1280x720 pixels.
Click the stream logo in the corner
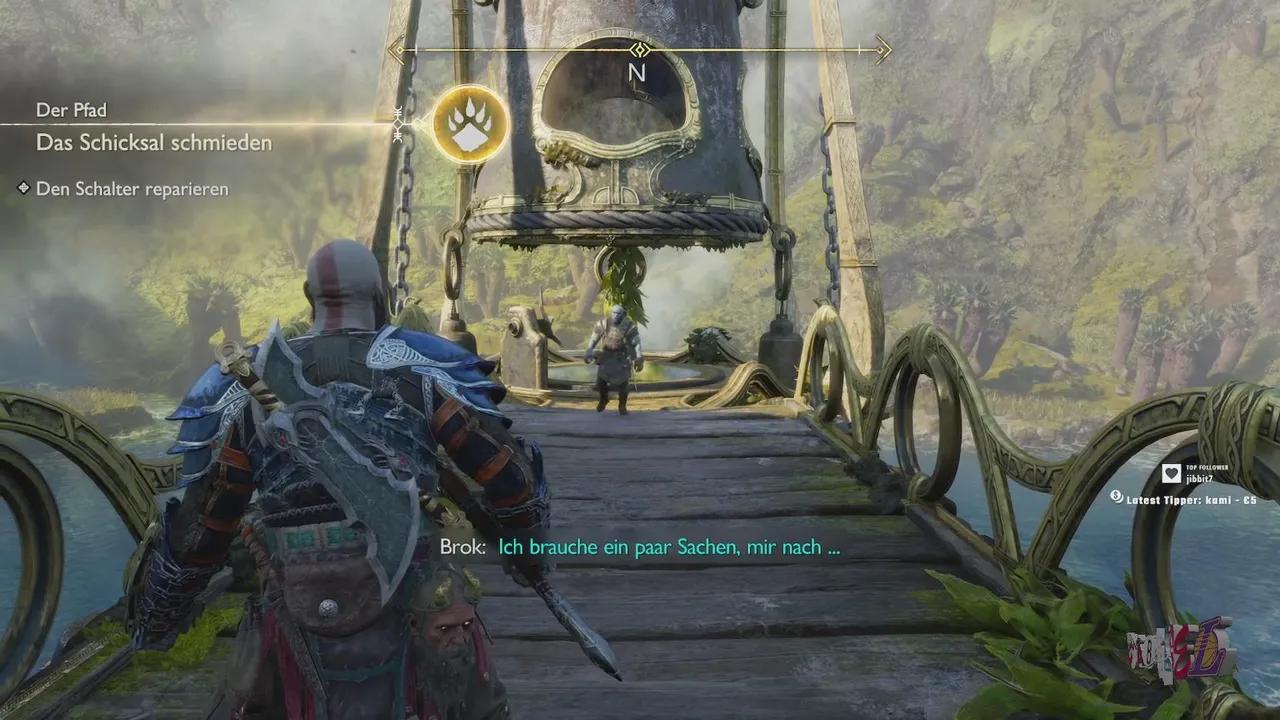point(1181,648)
